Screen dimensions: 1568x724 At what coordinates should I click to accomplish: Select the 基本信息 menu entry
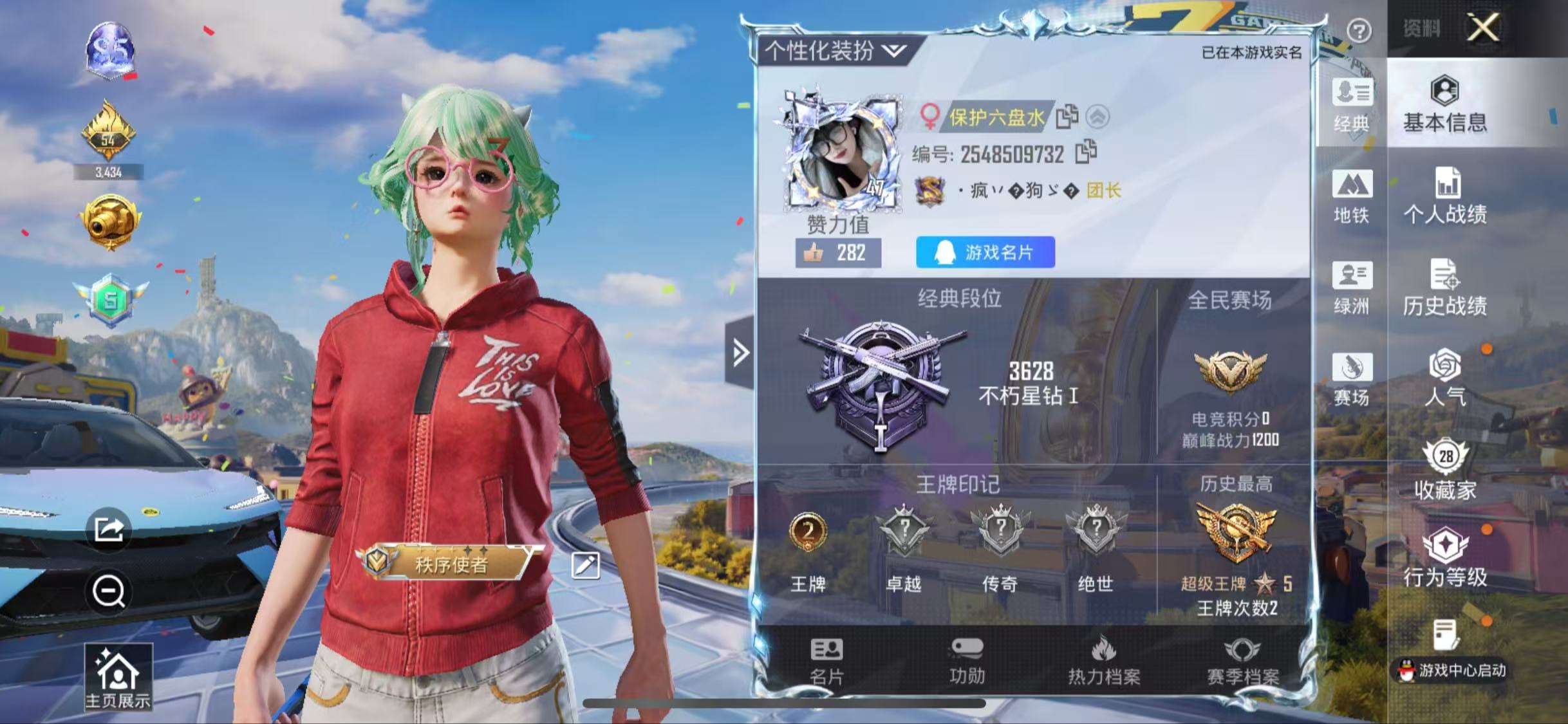click(1445, 104)
